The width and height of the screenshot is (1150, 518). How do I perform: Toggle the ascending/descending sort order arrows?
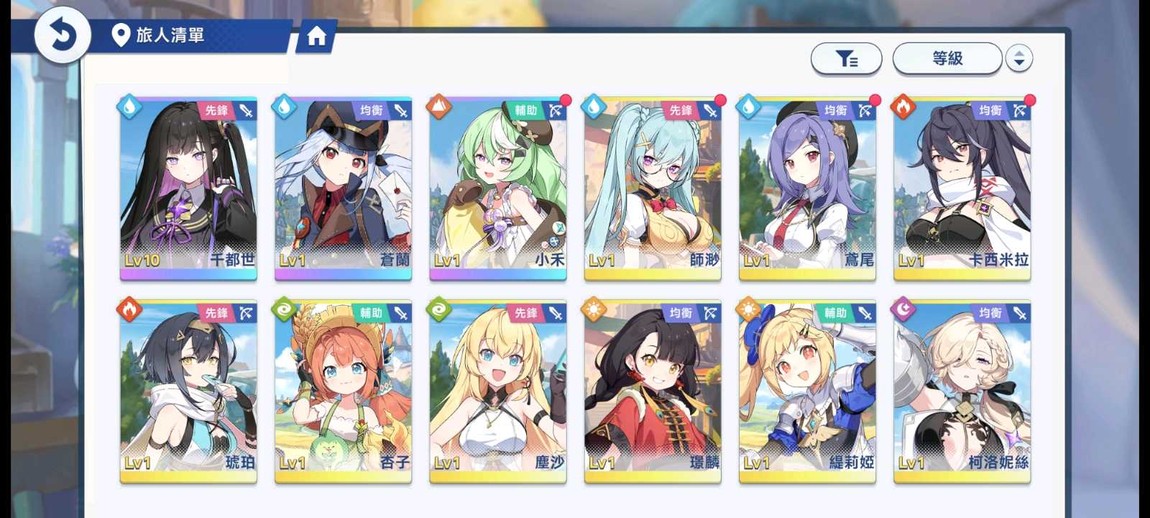coord(1018,59)
